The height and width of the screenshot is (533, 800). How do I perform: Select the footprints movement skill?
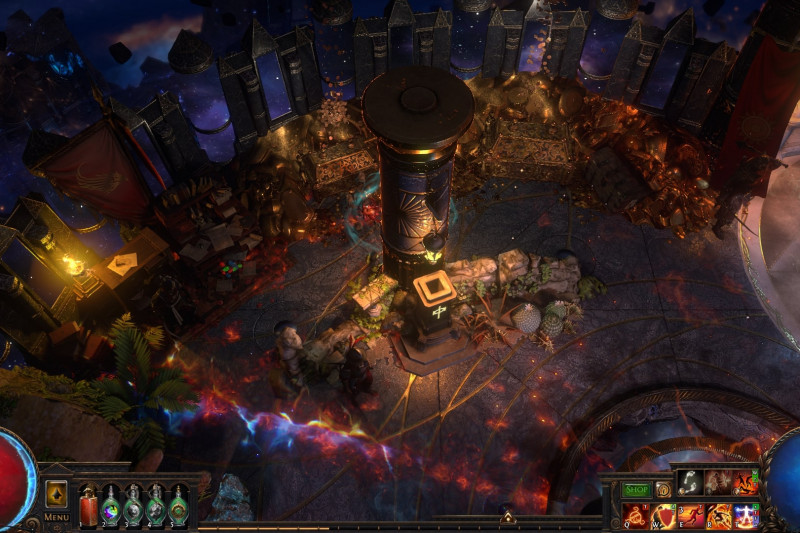pyautogui.click(x=689, y=482)
